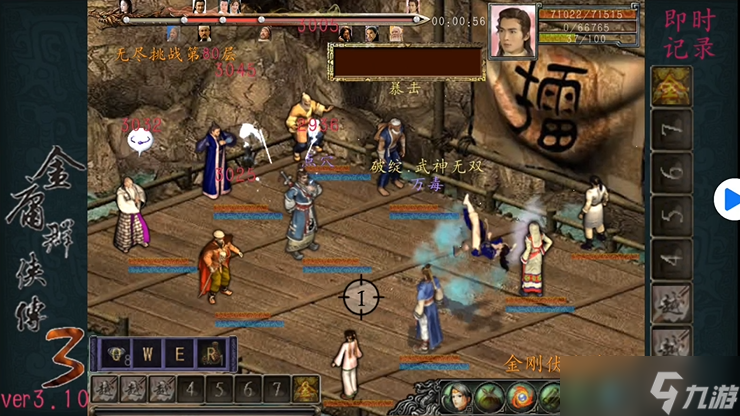Choose hotbar slot number 5 in bottom bar
The height and width of the screenshot is (416, 740).
[220, 389]
